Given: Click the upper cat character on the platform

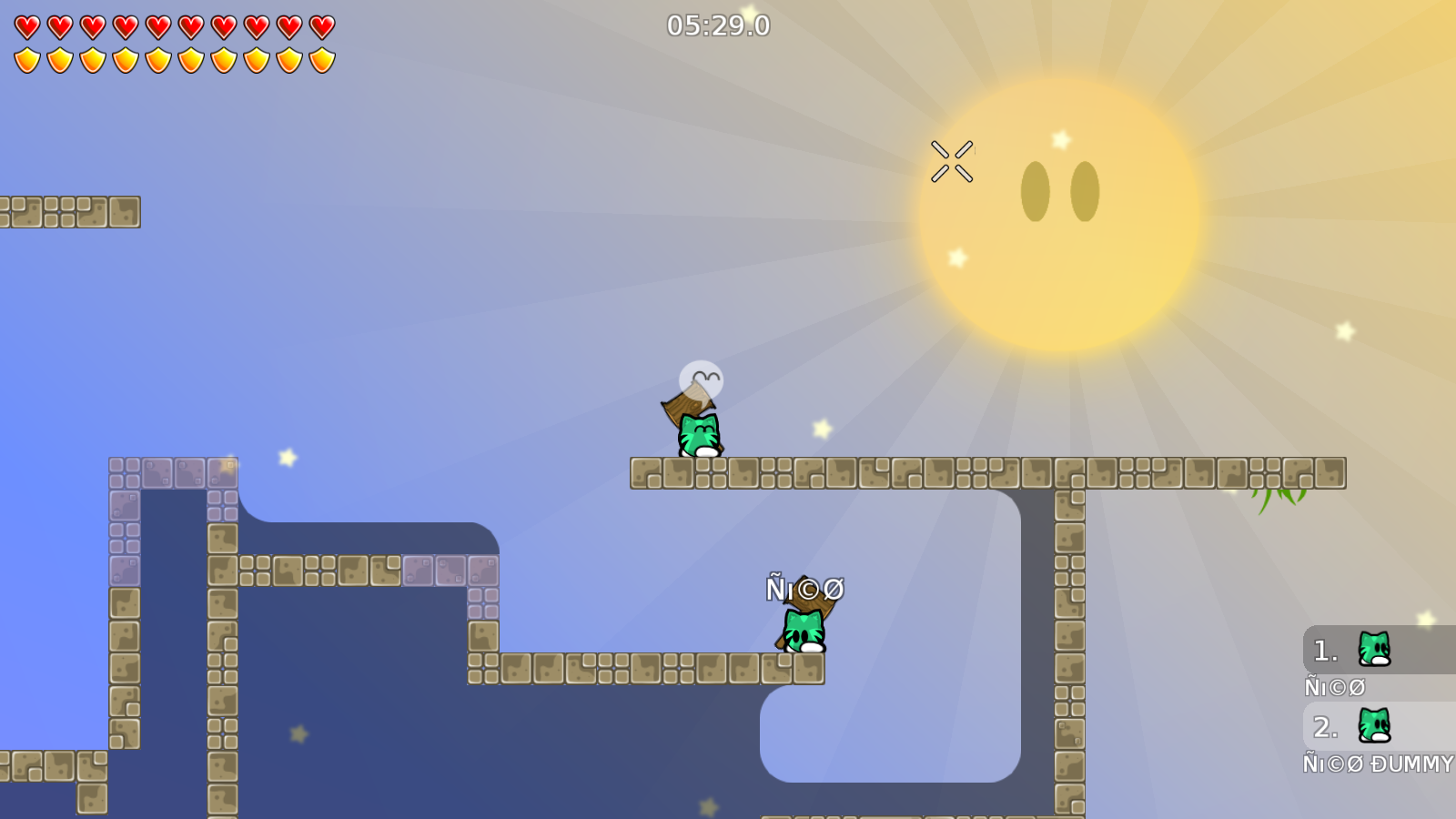Looking at the screenshot, I should click(x=699, y=435).
